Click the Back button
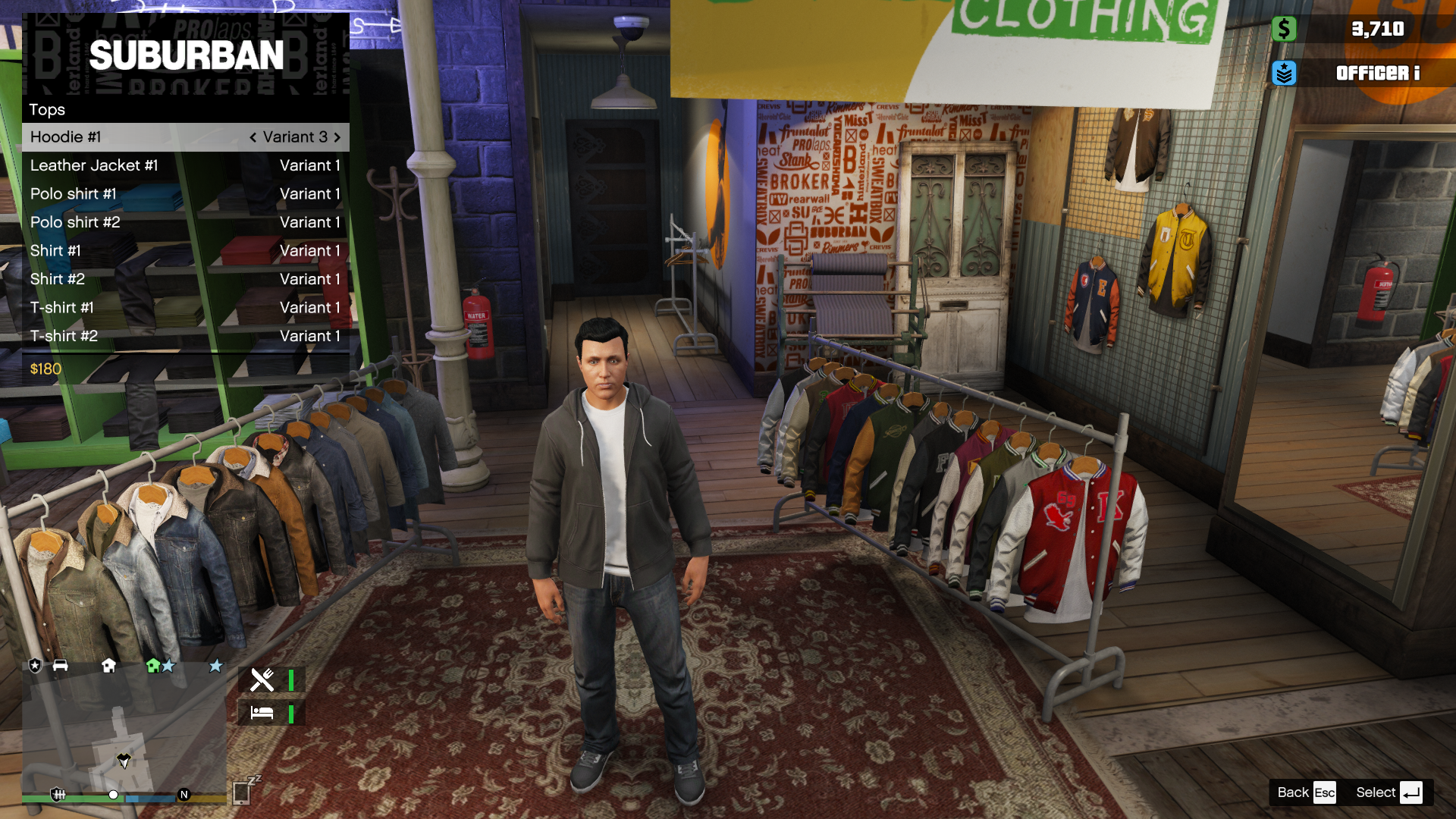1456x819 pixels. (1306, 792)
